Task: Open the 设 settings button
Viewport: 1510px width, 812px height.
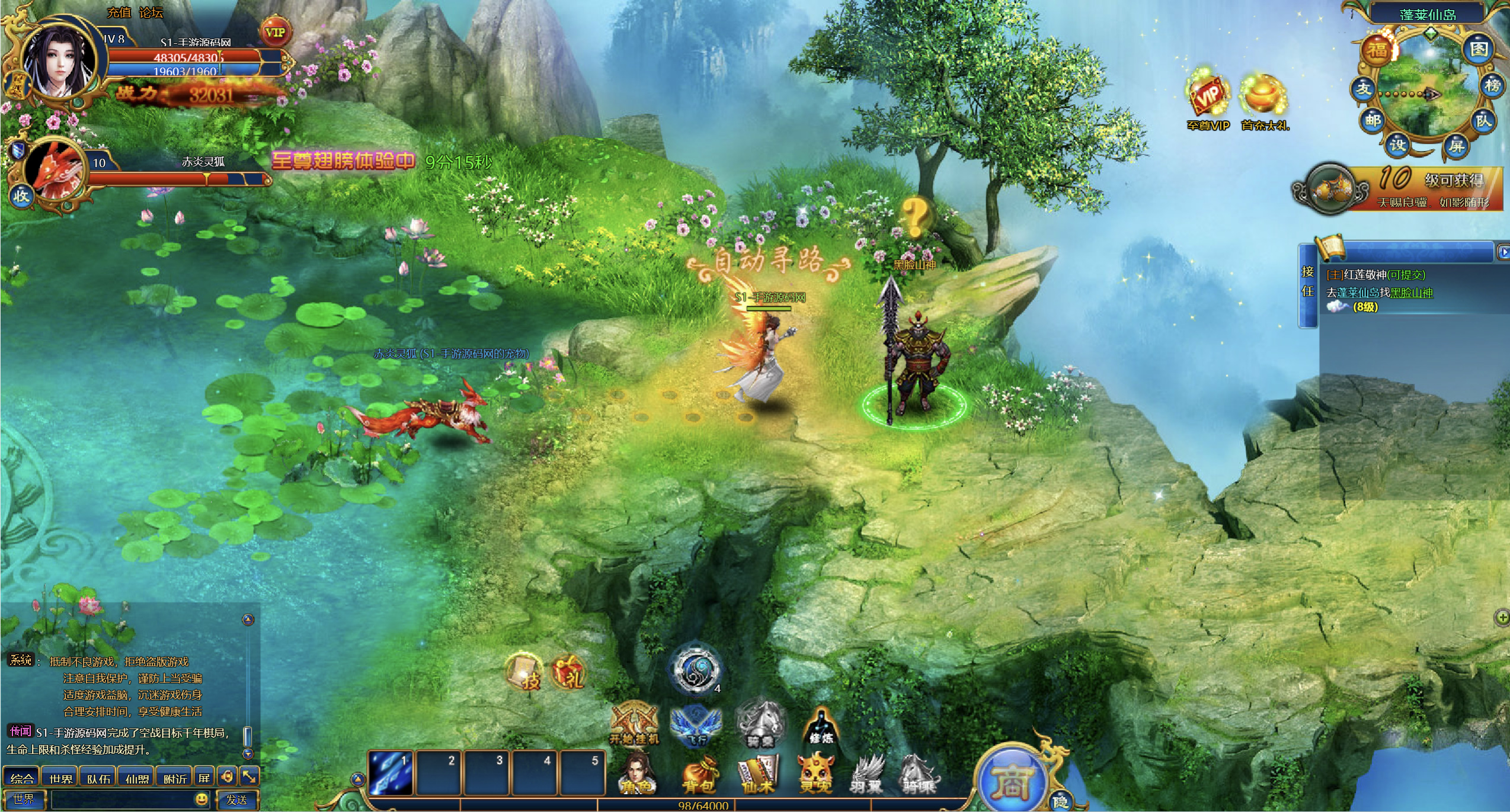Action: point(1398,144)
